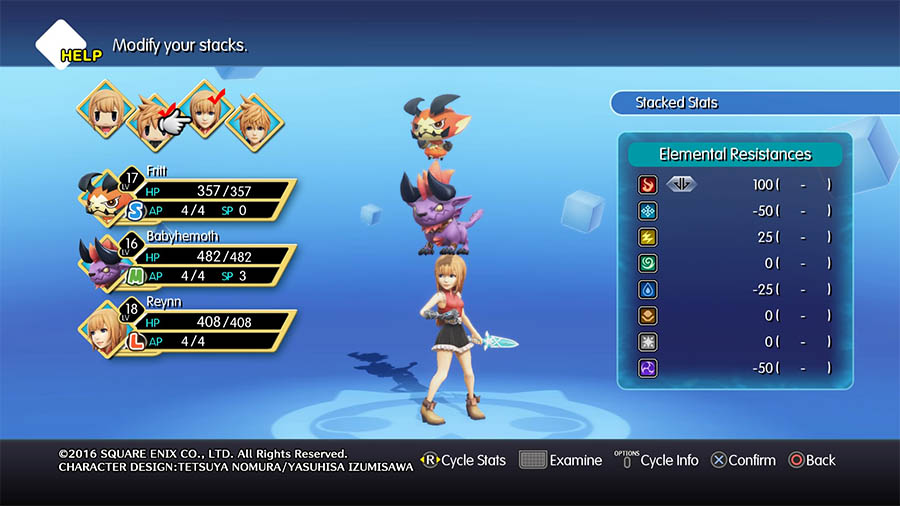The height and width of the screenshot is (506, 900).
Task: Choose the white light resistance icon
Action: 647,342
